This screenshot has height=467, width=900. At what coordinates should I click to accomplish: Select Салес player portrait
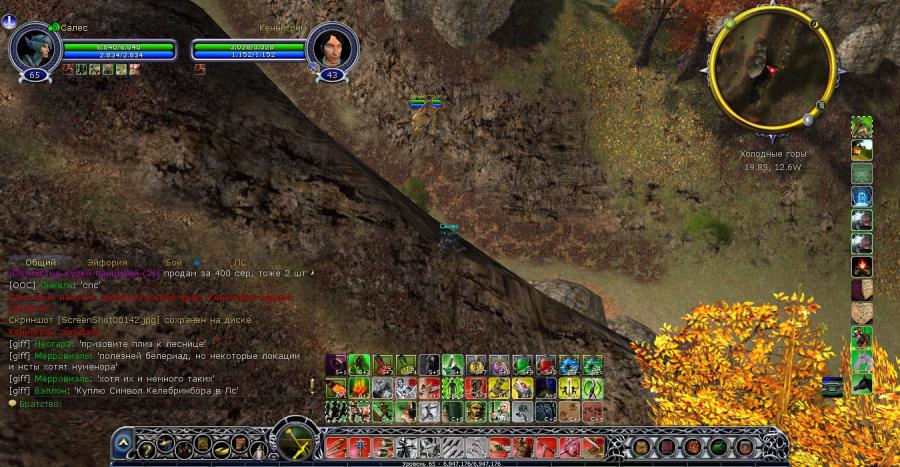click(35, 45)
